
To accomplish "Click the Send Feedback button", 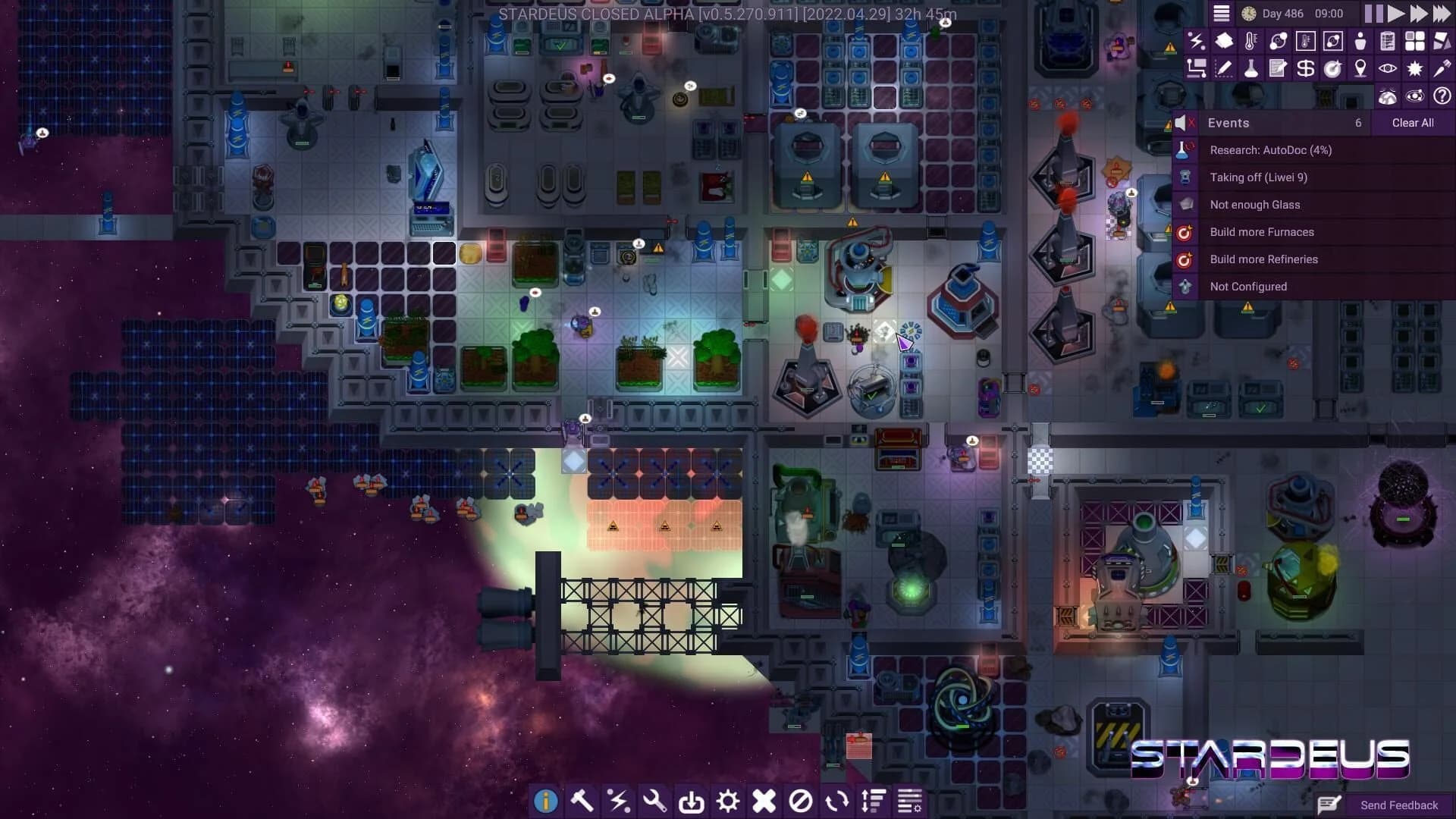I will click(1398, 805).
